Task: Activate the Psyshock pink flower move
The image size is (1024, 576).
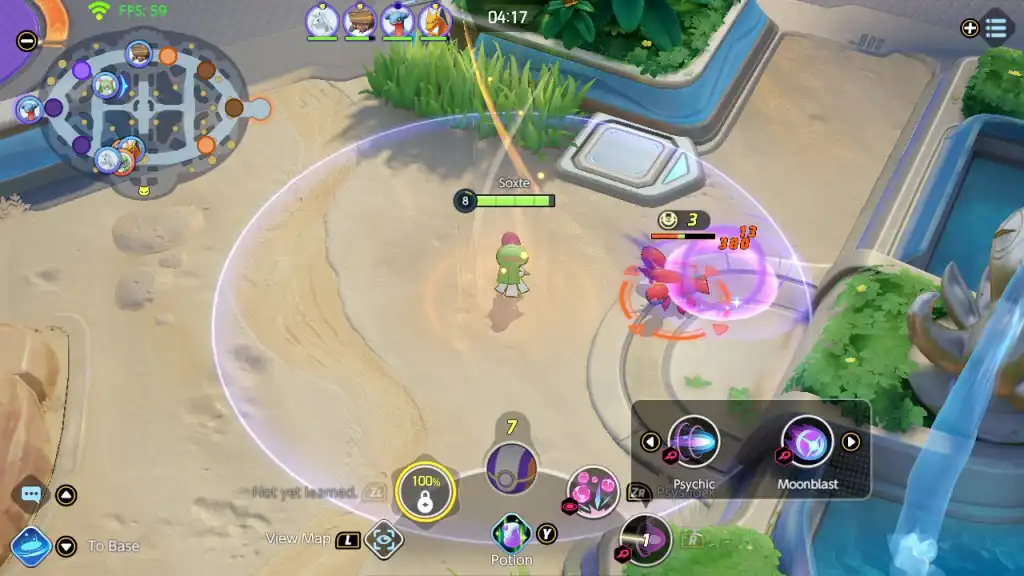Action: click(x=593, y=491)
